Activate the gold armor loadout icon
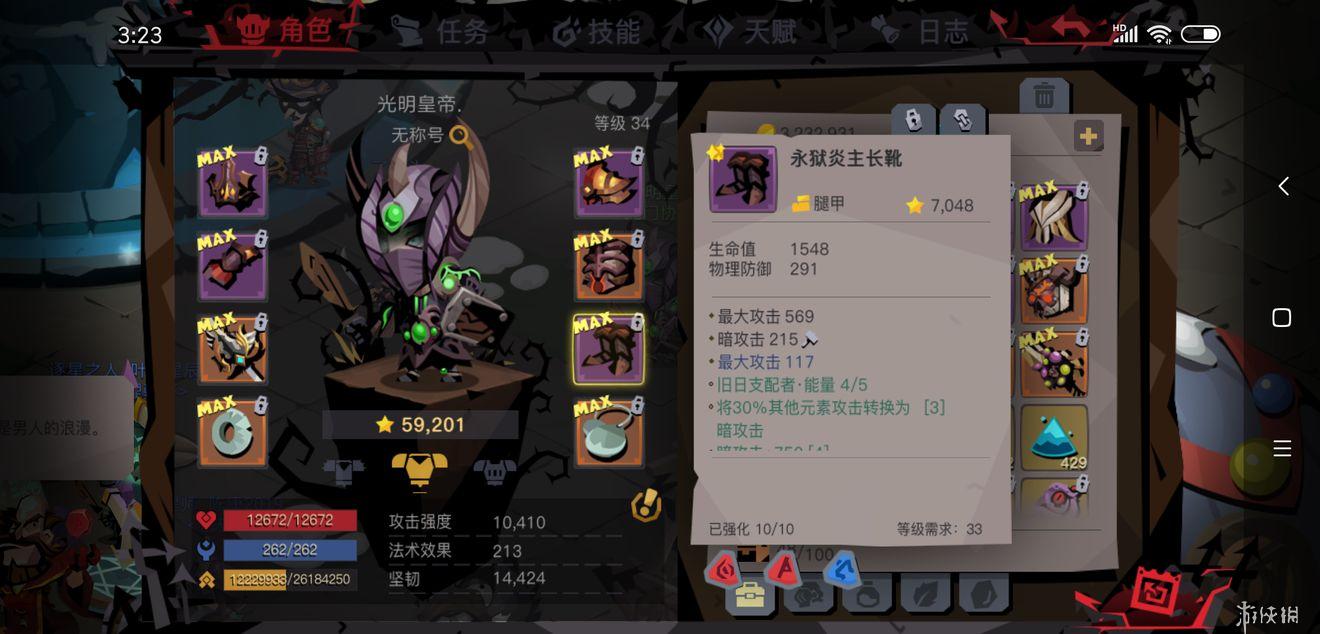1320x634 pixels. click(419, 469)
